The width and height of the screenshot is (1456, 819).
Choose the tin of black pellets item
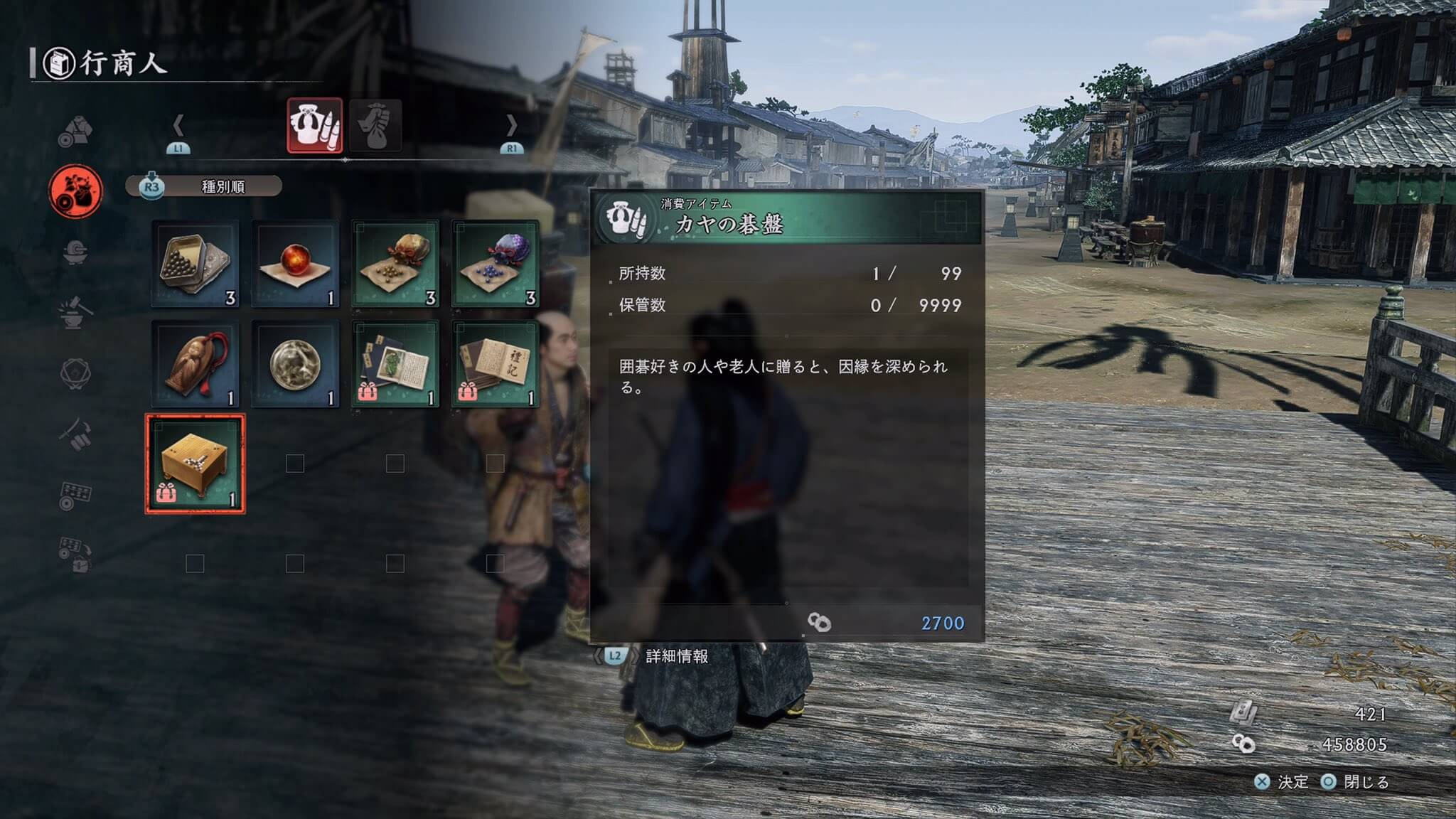pyautogui.click(x=196, y=264)
